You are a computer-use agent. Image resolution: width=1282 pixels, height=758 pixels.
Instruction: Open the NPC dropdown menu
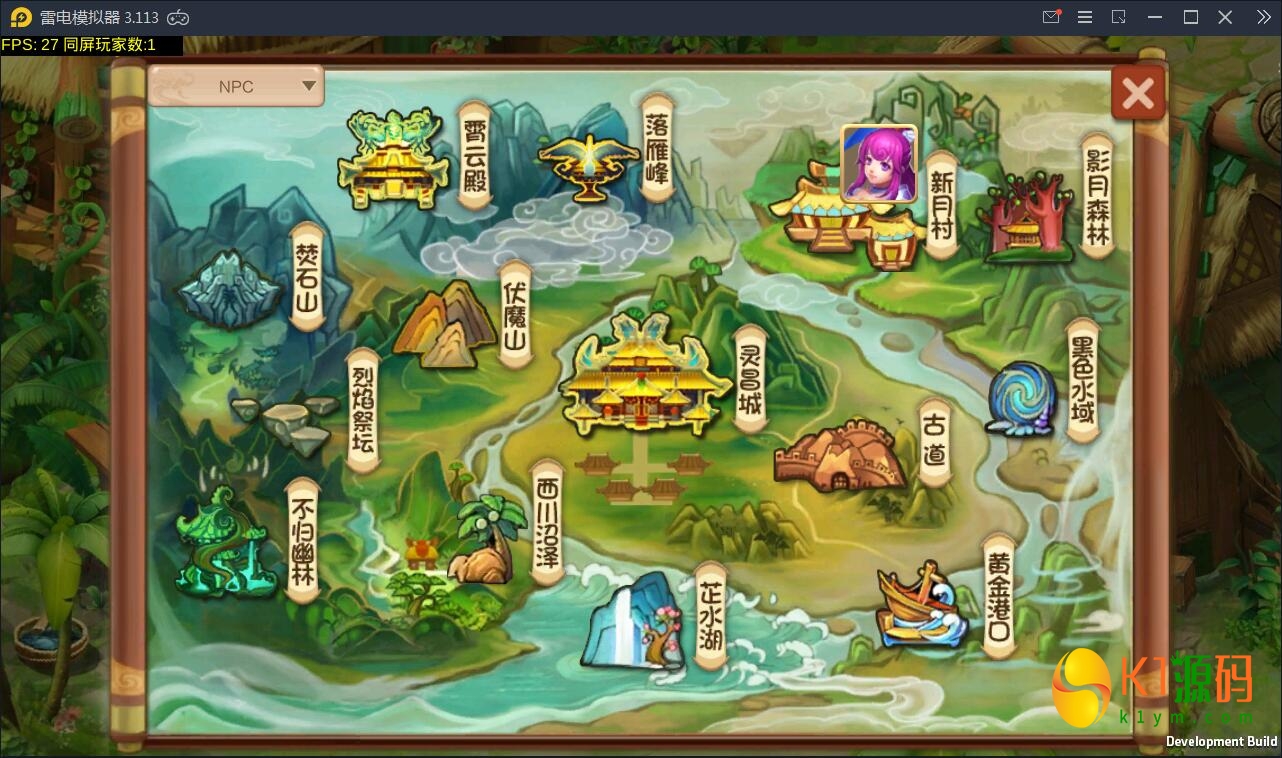236,86
